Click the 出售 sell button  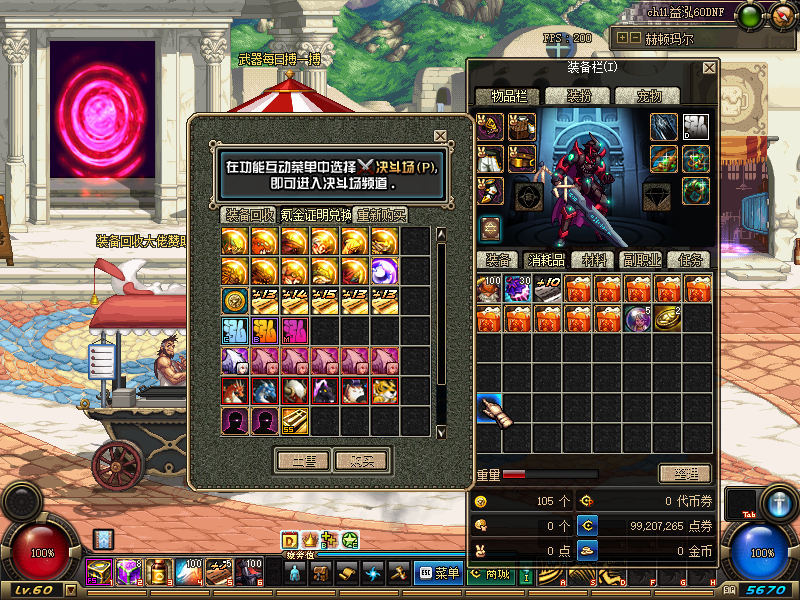click(x=303, y=460)
